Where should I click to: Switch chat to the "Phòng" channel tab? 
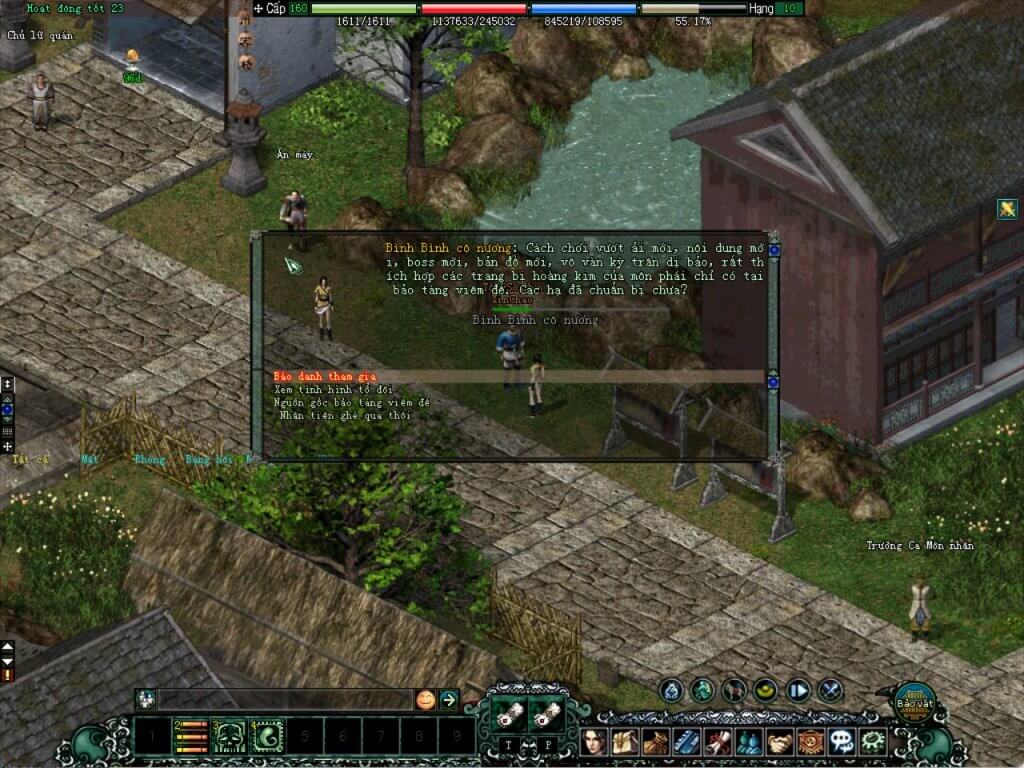pos(148,460)
